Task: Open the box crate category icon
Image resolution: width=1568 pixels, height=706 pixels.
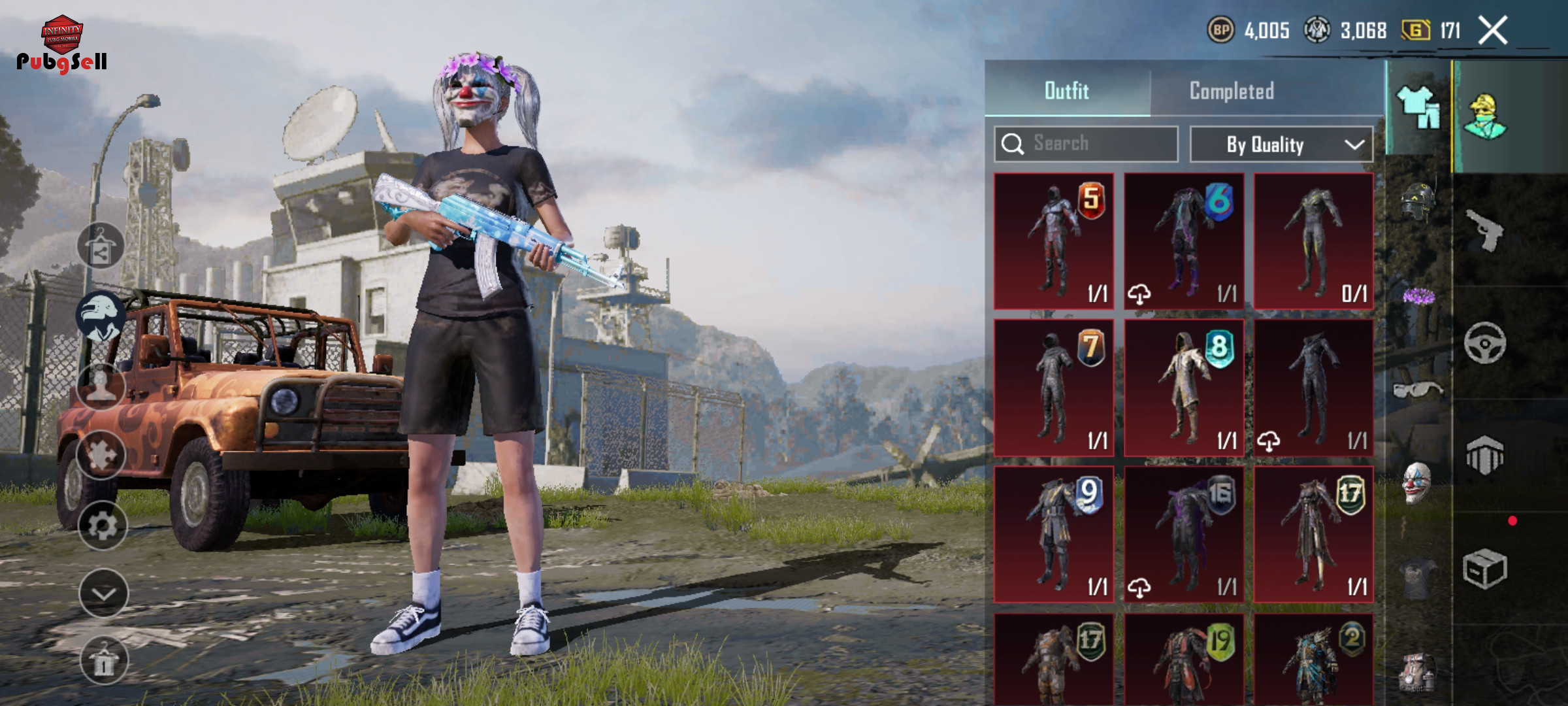Action: coord(1484,568)
